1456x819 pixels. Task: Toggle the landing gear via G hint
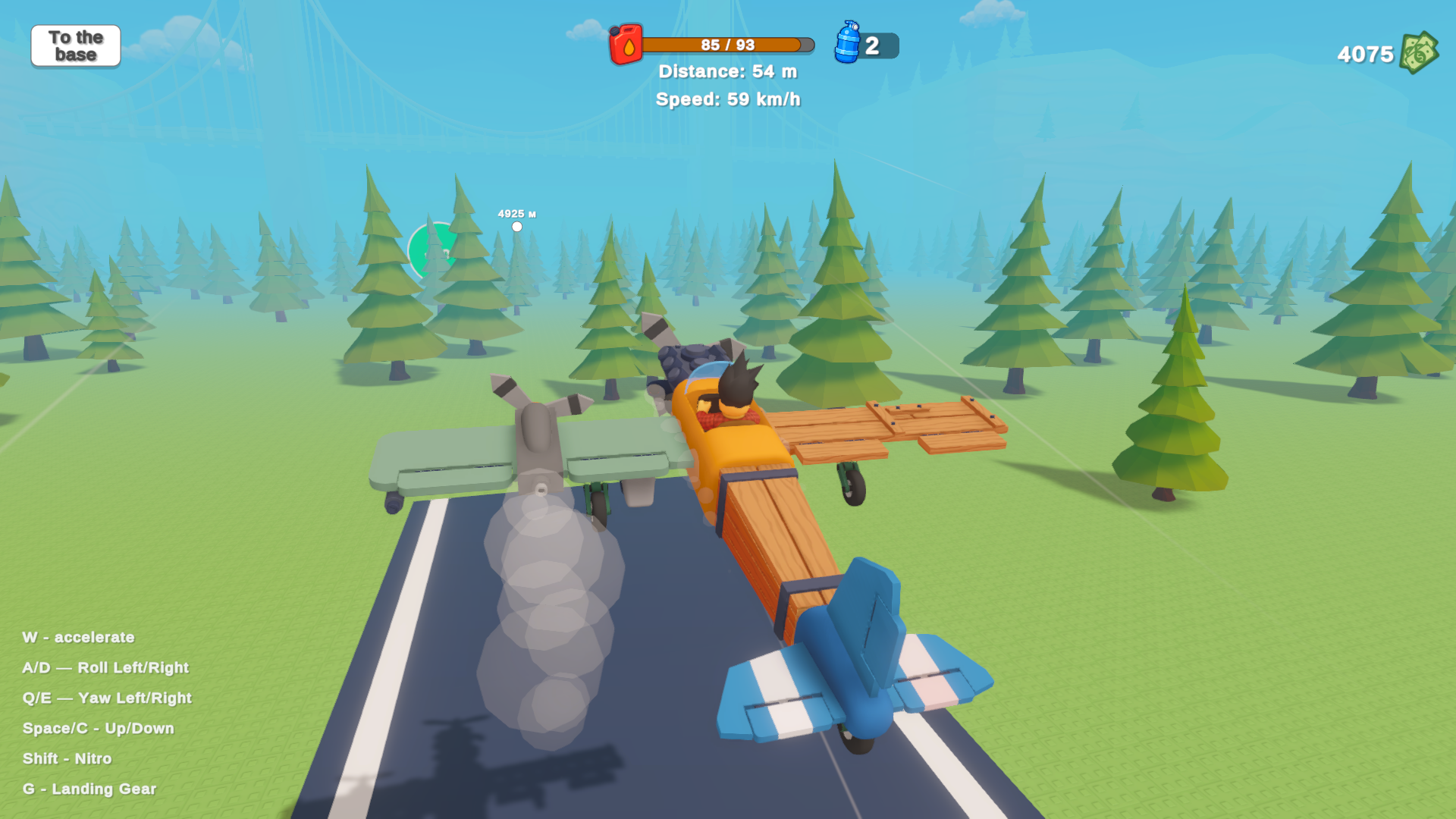pos(89,789)
